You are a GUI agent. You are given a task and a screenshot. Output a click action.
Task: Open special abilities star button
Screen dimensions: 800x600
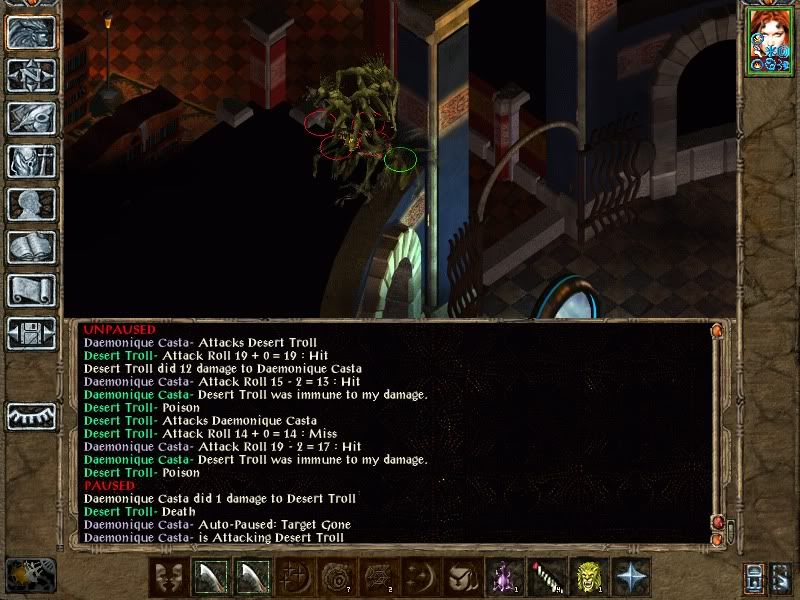point(630,577)
